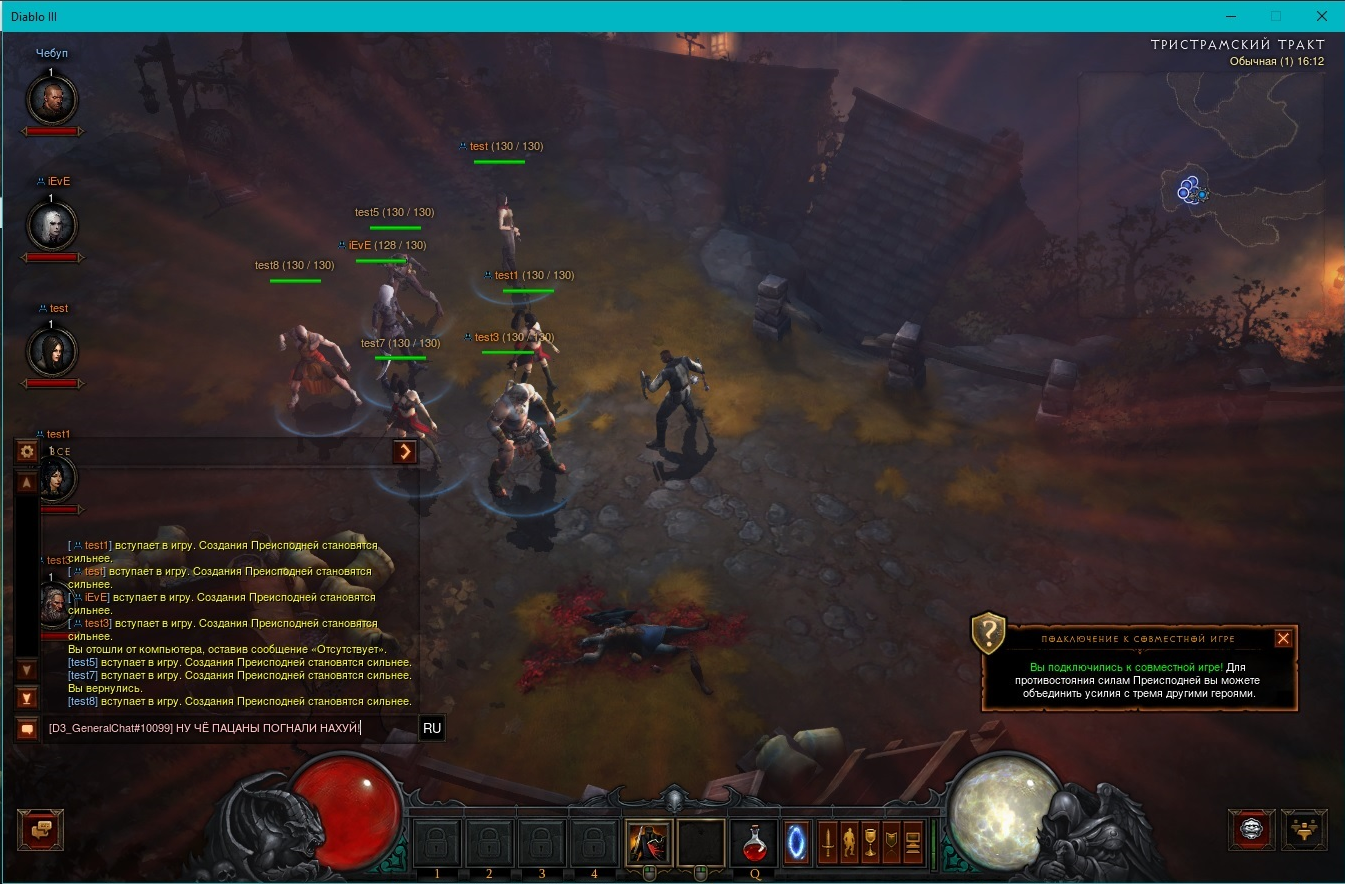The image size is (1345, 884).
Task: Activate the blue town portal icon
Action: pyautogui.click(x=797, y=842)
